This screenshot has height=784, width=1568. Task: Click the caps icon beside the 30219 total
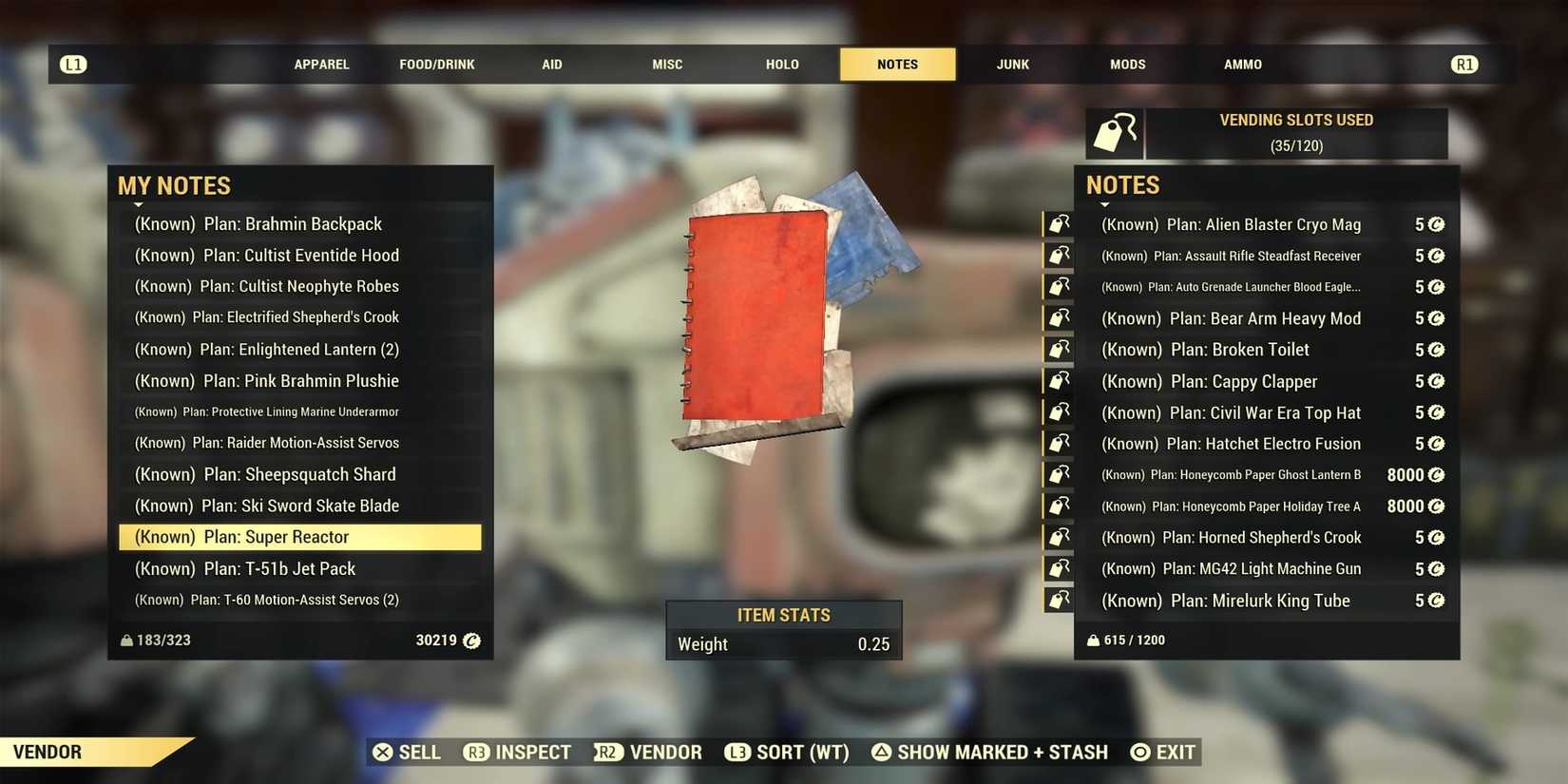coord(472,641)
